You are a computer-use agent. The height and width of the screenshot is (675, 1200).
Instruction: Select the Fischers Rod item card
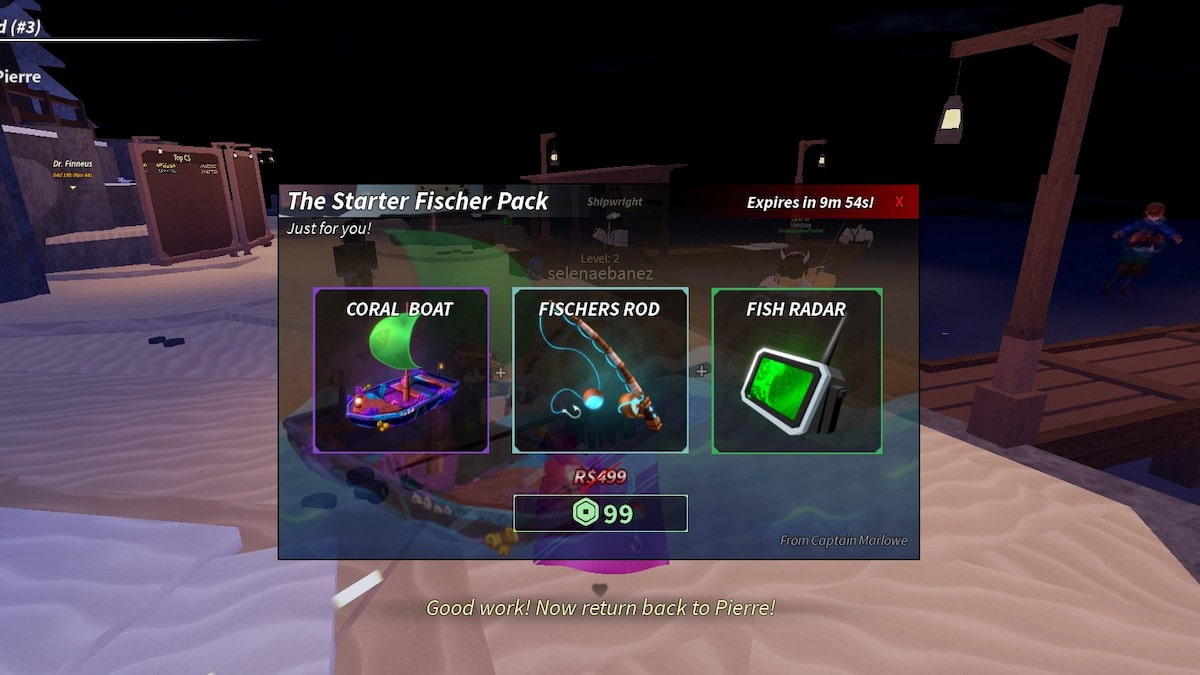coord(600,371)
